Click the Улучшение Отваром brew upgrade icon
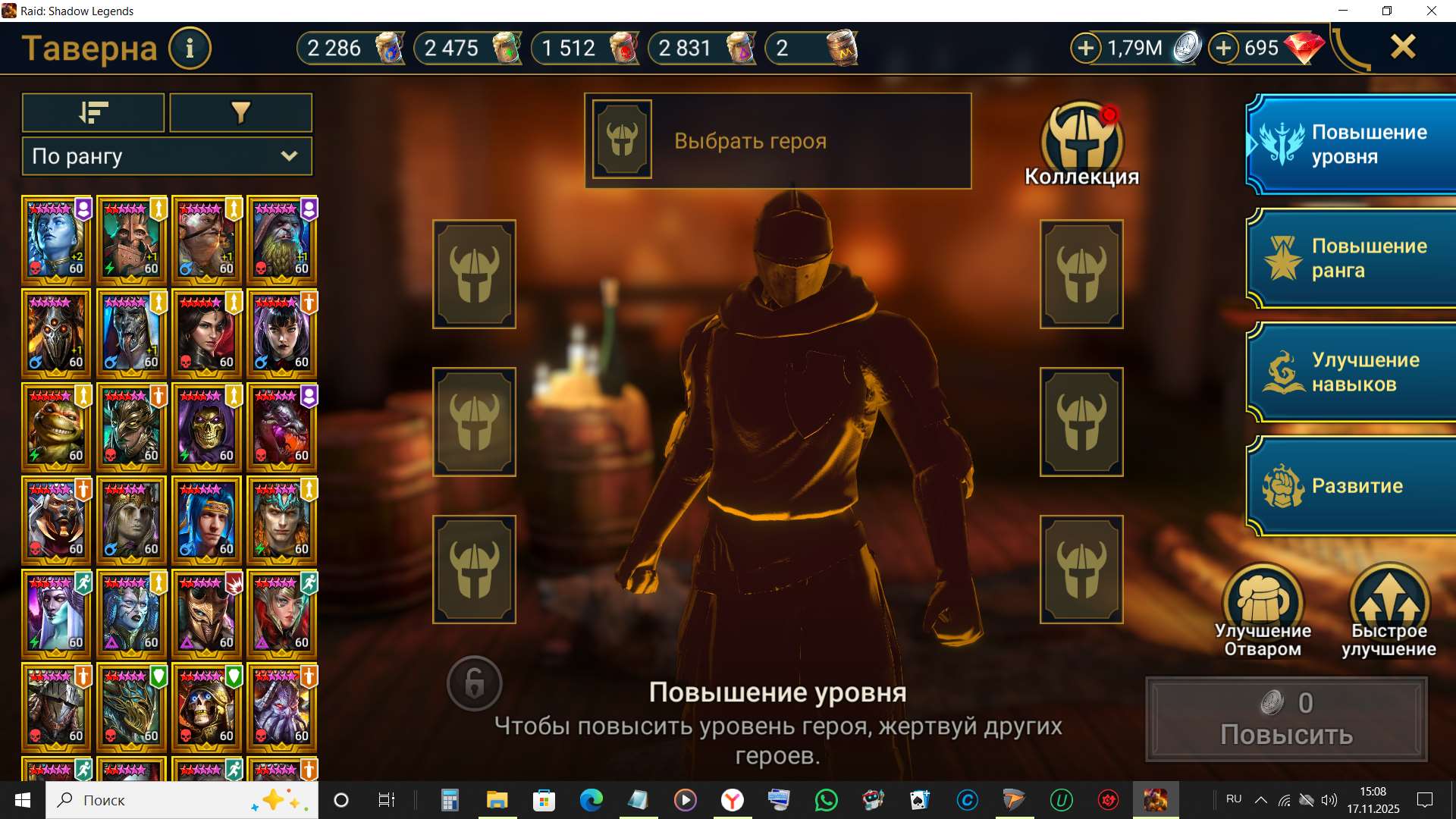The height and width of the screenshot is (819, 1456). point(1263,599)
